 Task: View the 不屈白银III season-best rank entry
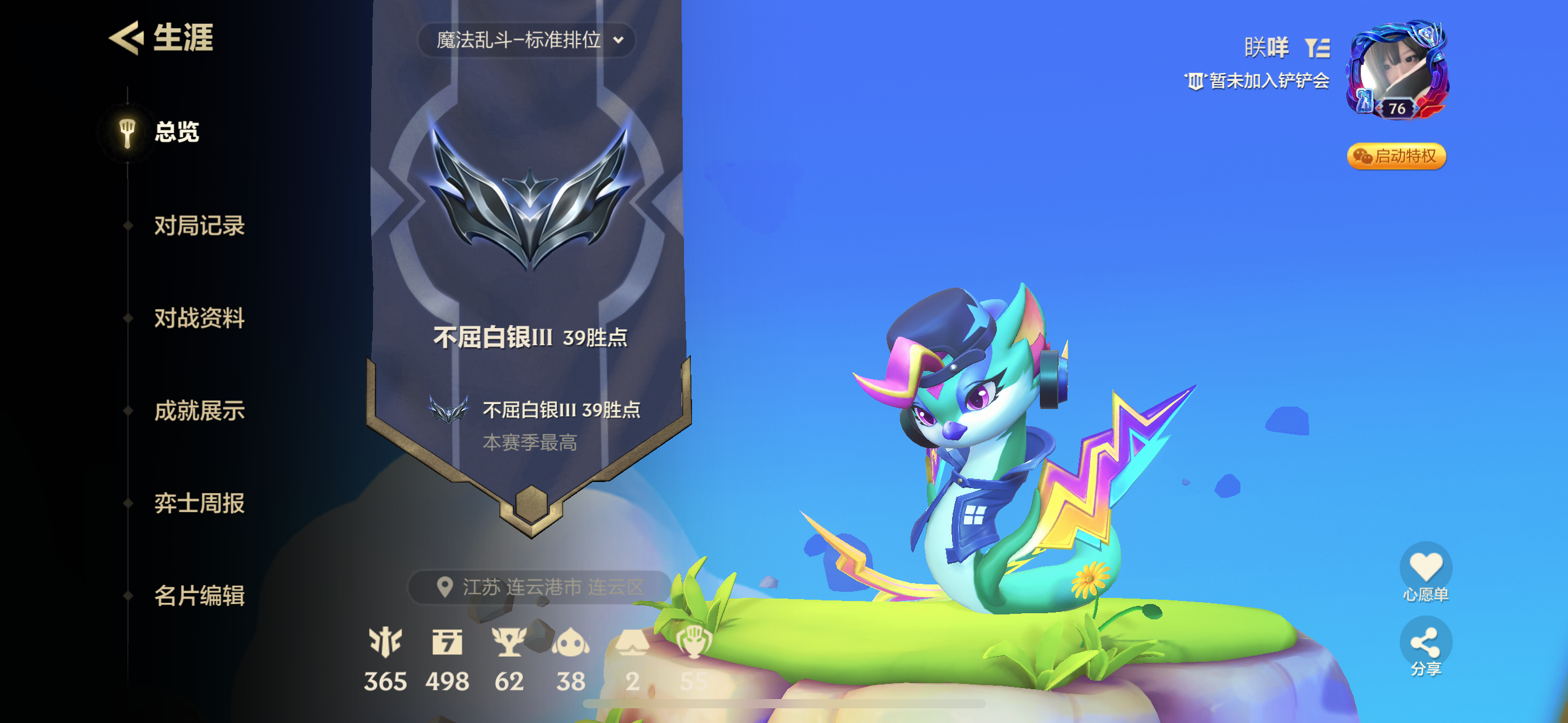coord(535,423)
